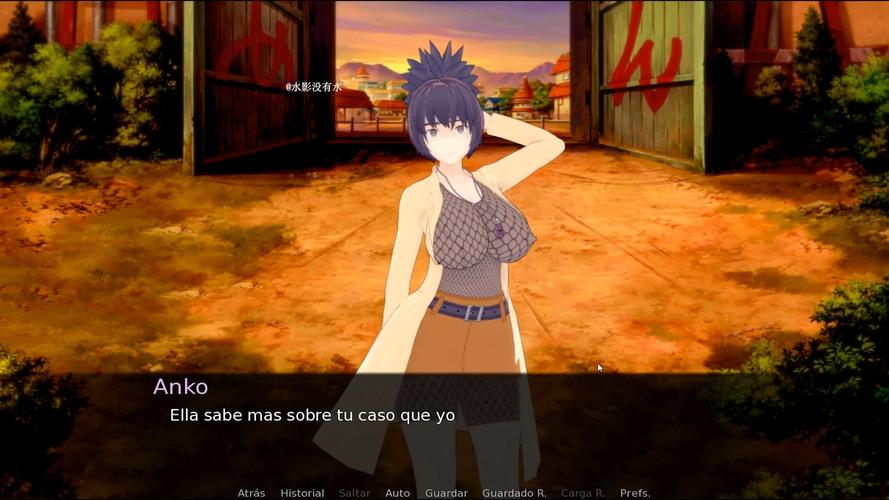The width and height of the screenshot is (889, 500).
Task: Go back with the Atrás button
Action: 251,493
